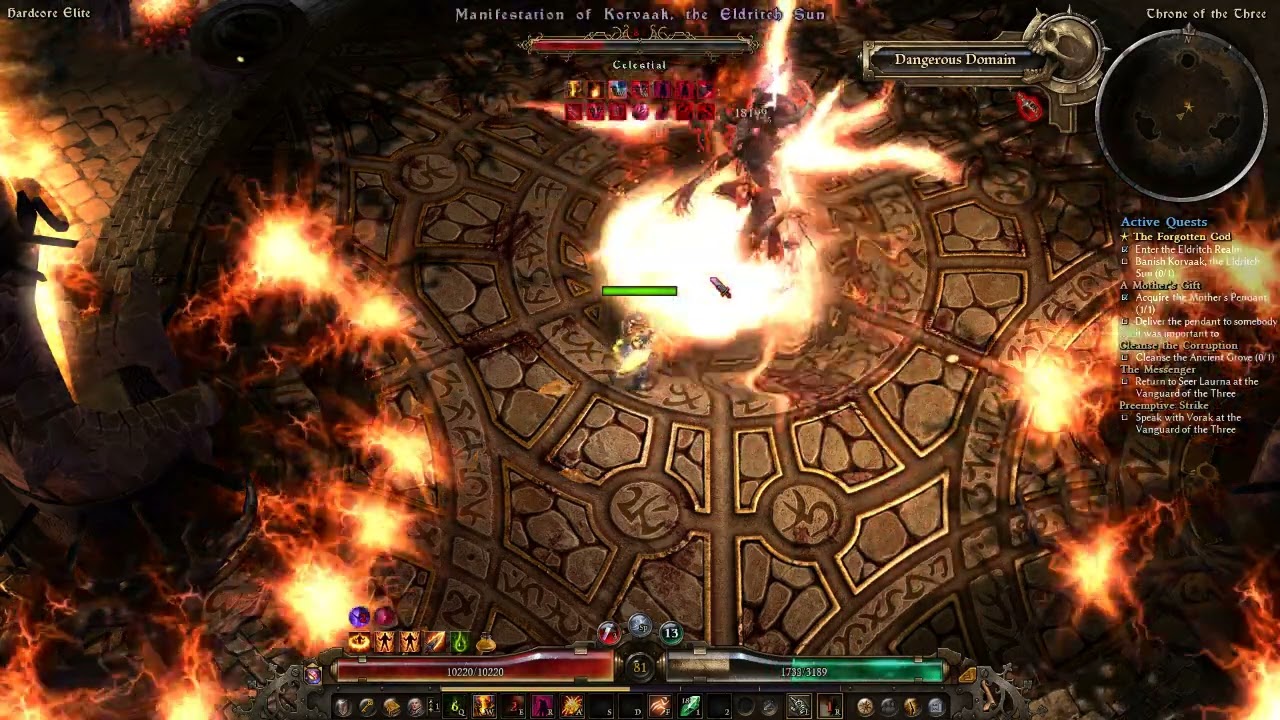Activate the magenta figure skill on R
Screen dimensions: 1280x720
point(543,707)
